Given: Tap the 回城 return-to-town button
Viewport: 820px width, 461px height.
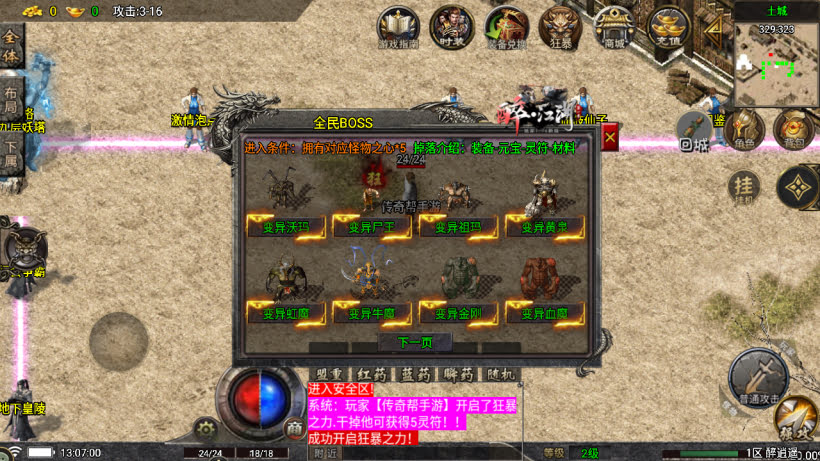Looking at the screenshot, I should pos(693,130).
